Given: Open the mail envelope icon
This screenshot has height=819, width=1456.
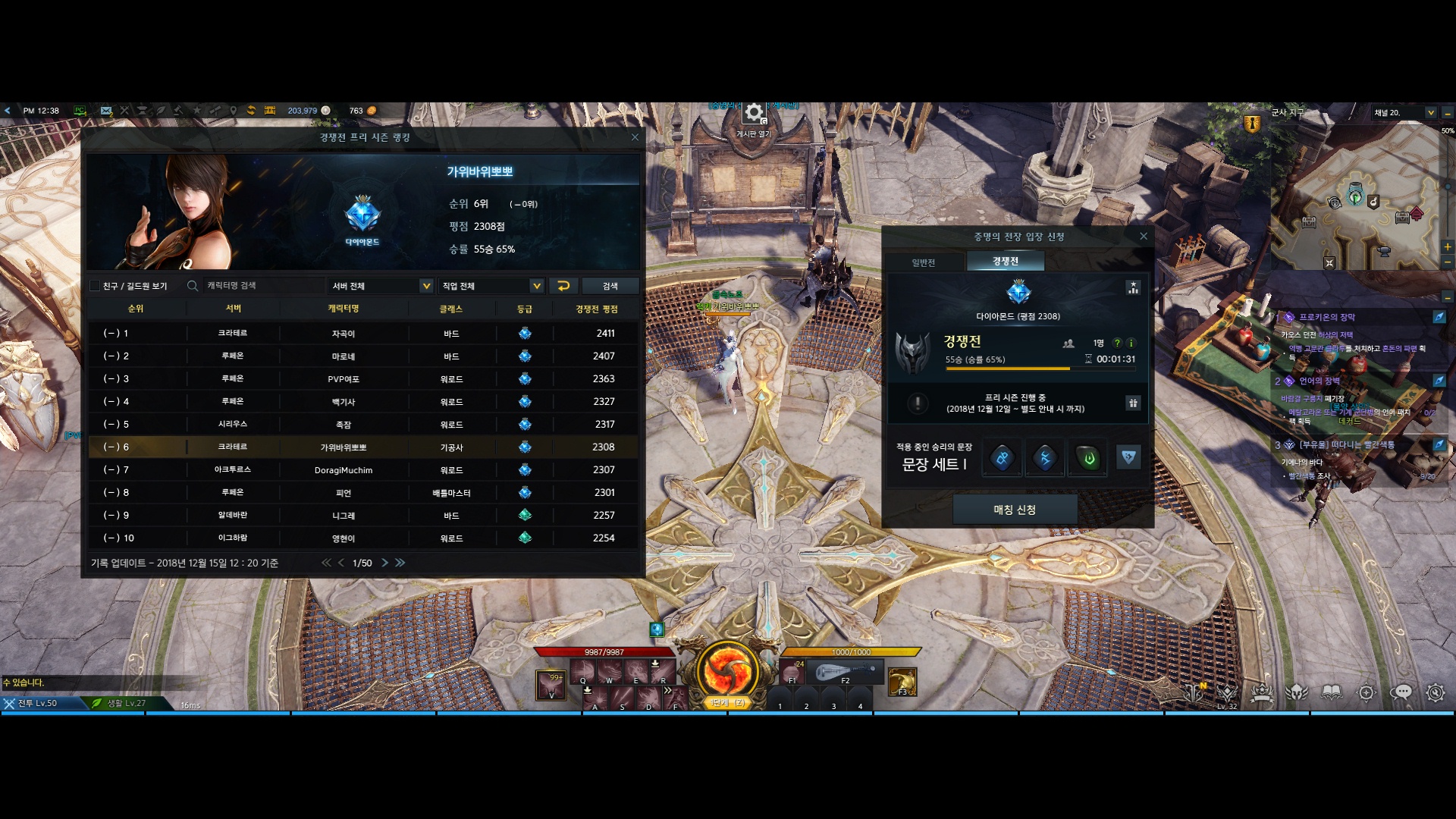Looking at the screenshot, I should [x=106, y=111].
